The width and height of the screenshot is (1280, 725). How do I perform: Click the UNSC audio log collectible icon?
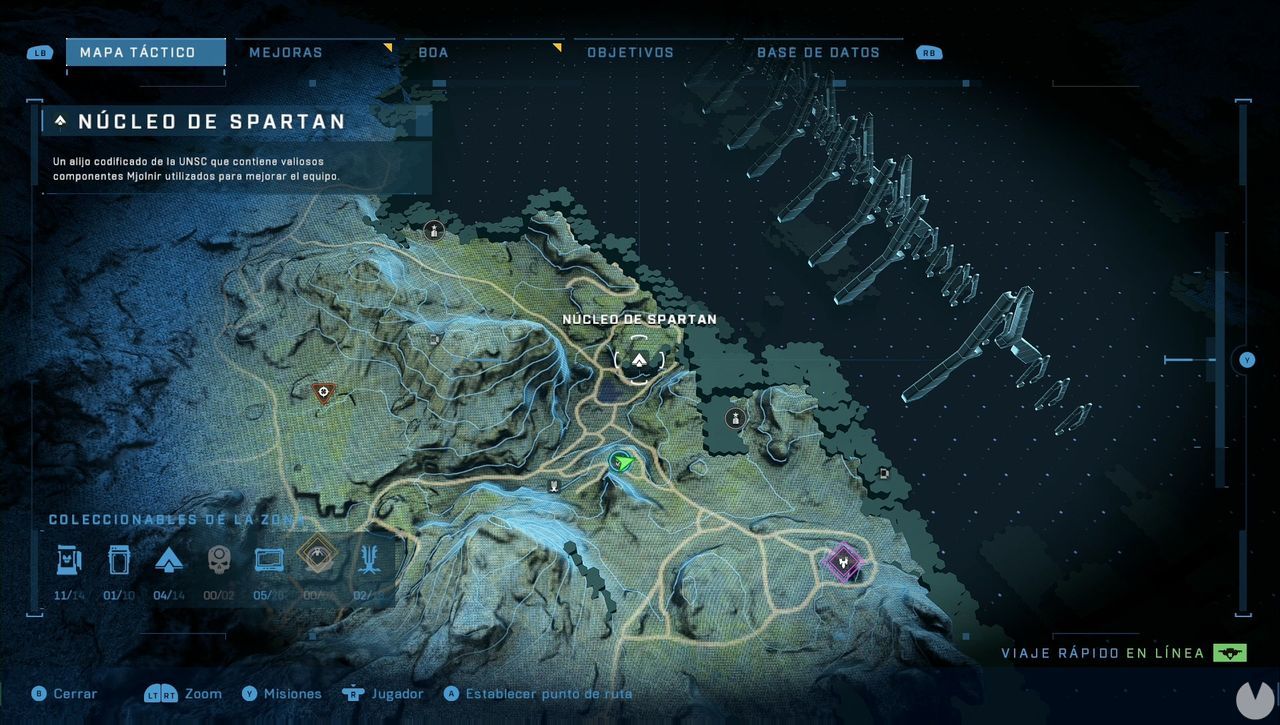tap(120, 560)
